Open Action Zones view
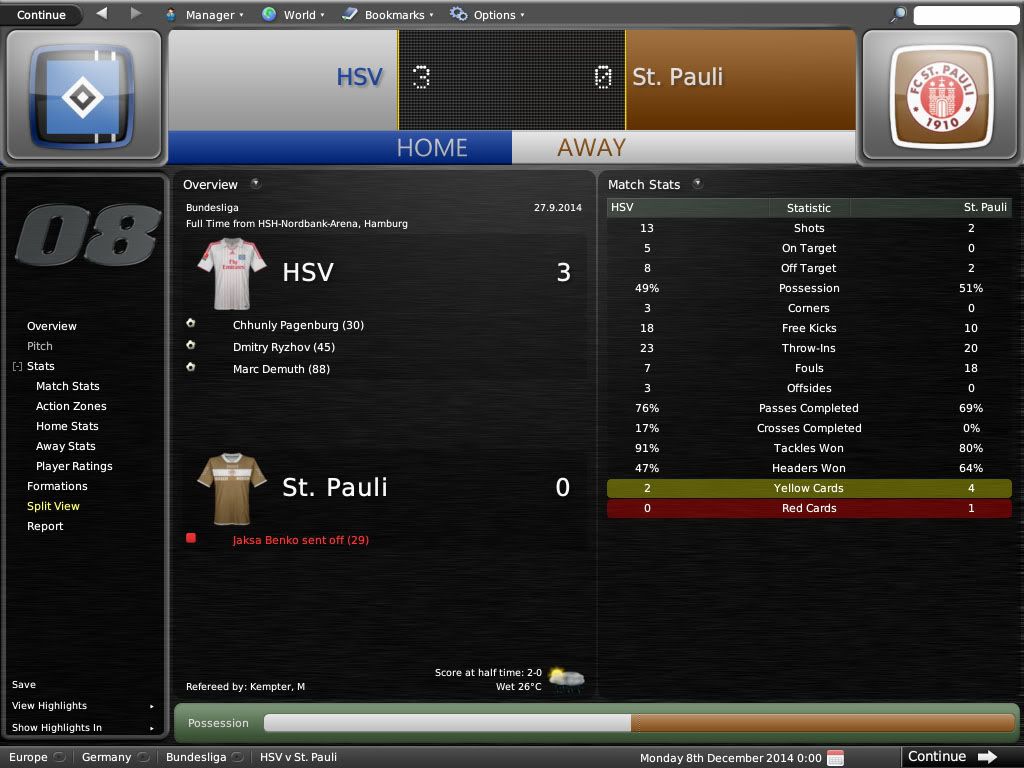Image resolution: width=1024 pixels, height=768 pixels. (x=71, y=406)
